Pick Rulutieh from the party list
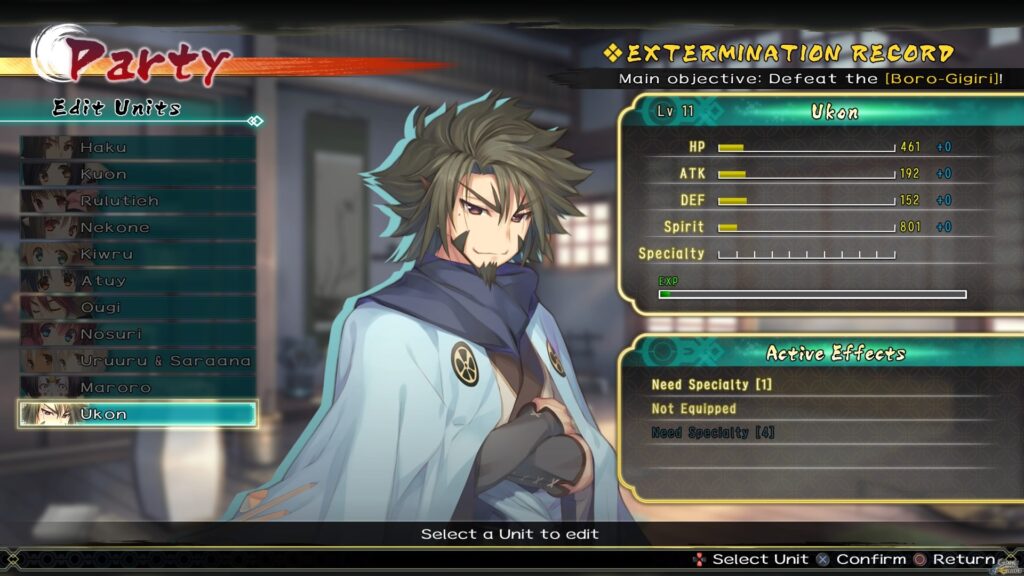The width and height of the screenshot is (1024, 576). (138, 200)
